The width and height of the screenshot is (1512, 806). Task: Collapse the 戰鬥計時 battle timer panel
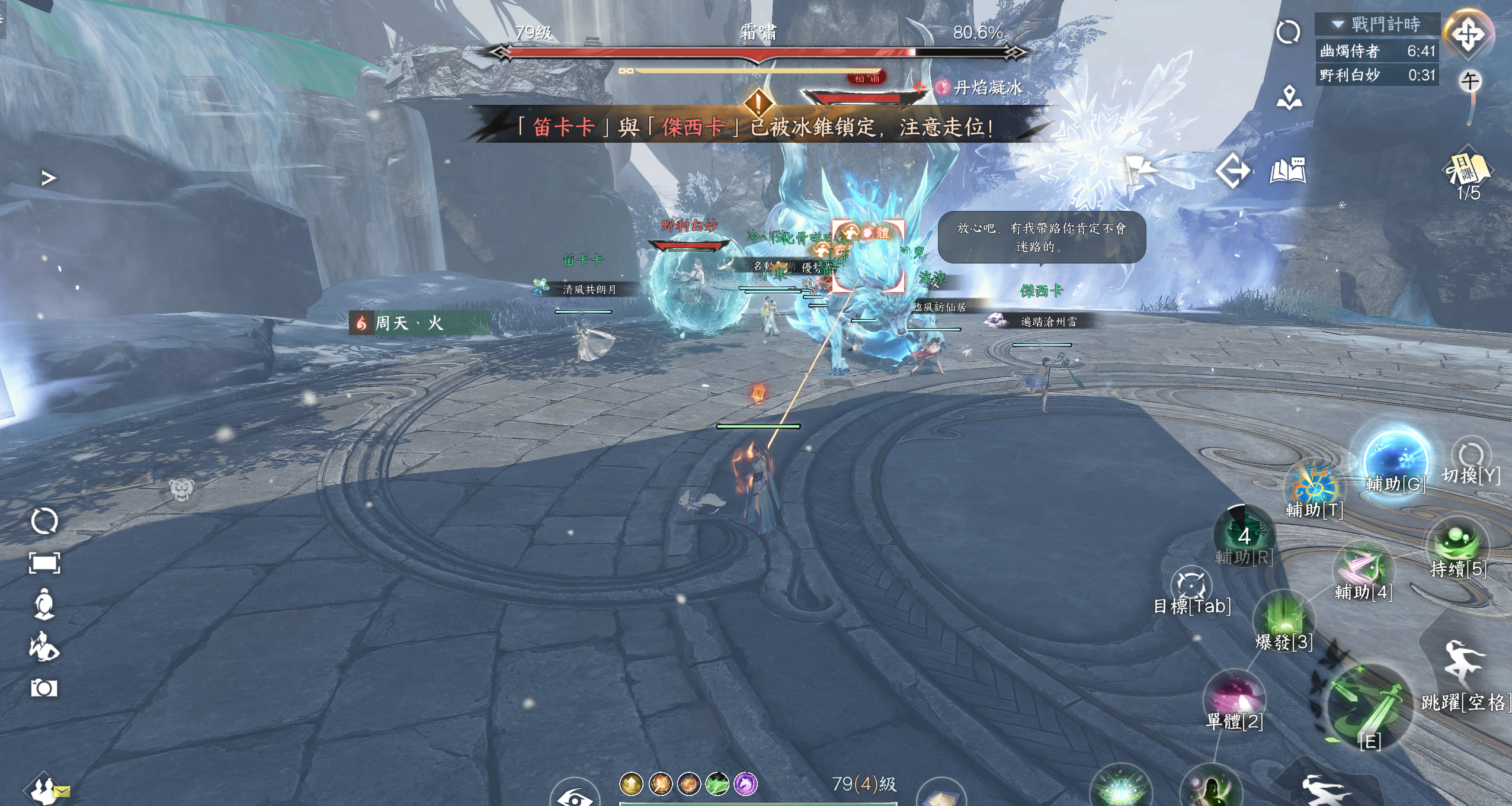(x=1338, y=24)
